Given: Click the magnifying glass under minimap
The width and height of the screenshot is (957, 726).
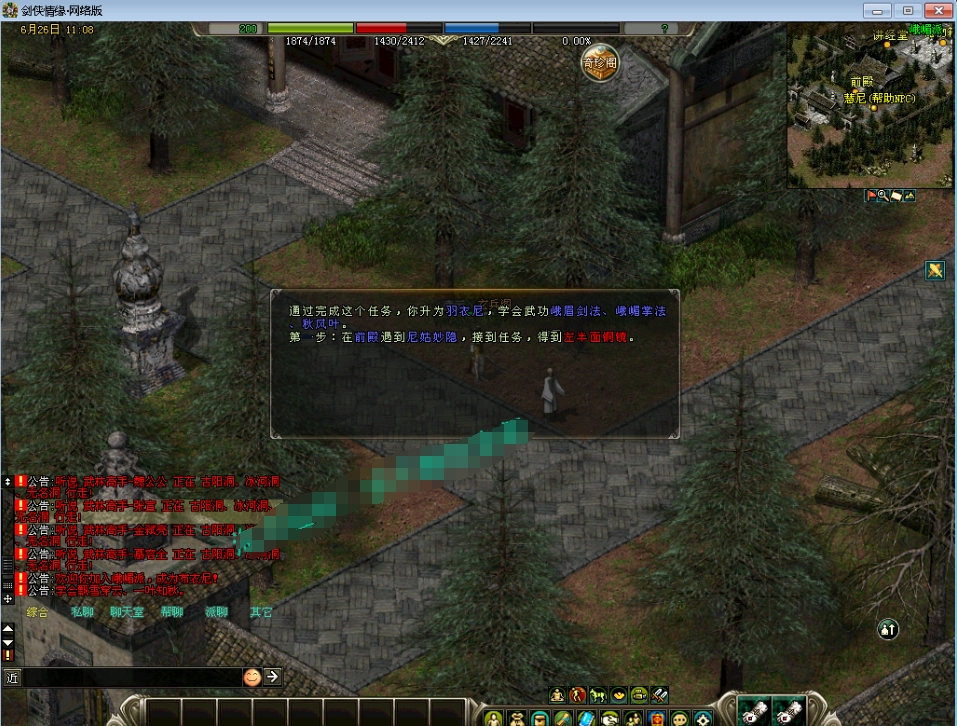Looking at the screenshot, I should pyautogui.click(x=883, y=195).
